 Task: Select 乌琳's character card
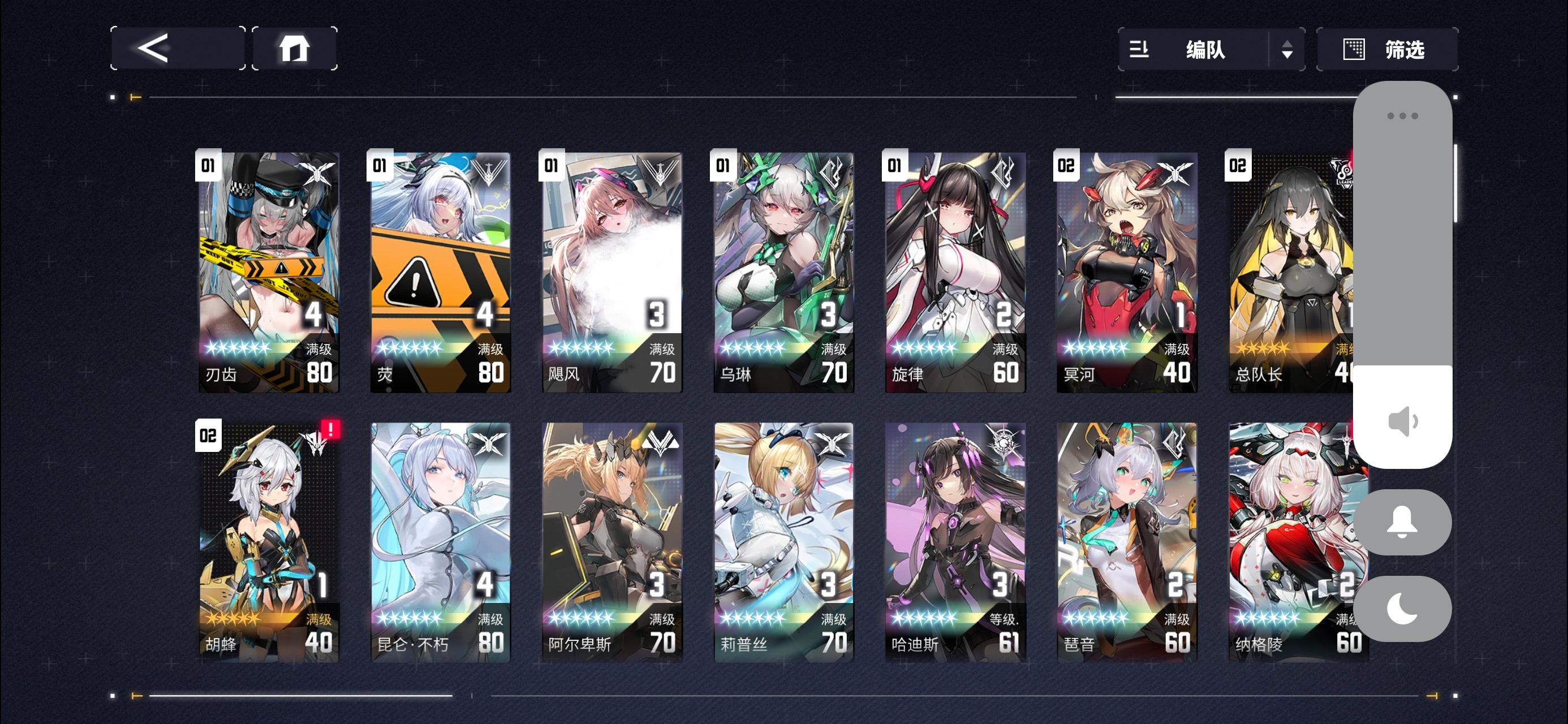(783, 272)
